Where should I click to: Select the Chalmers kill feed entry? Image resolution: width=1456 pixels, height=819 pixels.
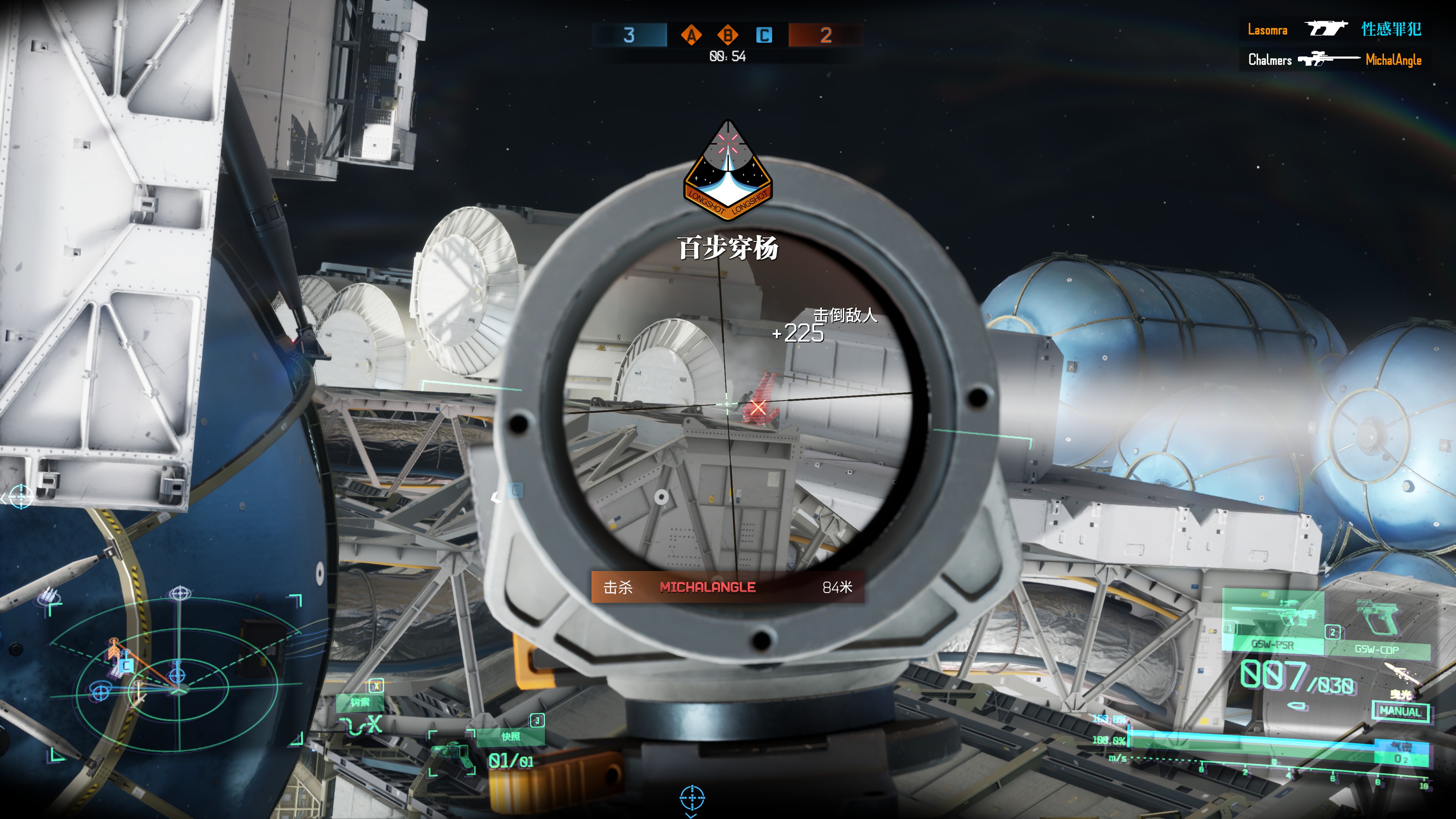point(1334,60)
